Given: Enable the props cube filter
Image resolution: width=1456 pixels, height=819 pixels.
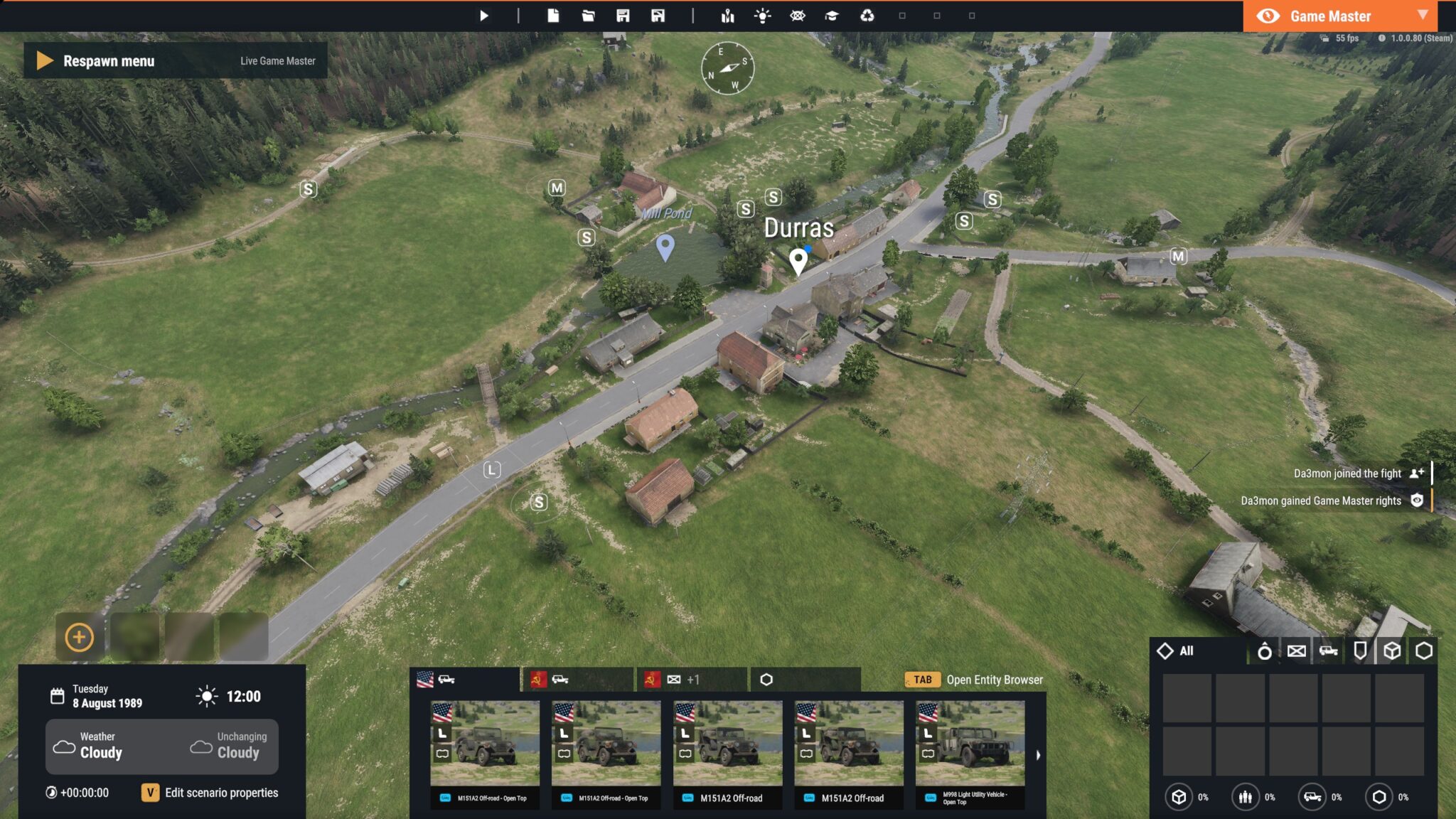Looking at the screenshot, I should (x=1392, y=651).
